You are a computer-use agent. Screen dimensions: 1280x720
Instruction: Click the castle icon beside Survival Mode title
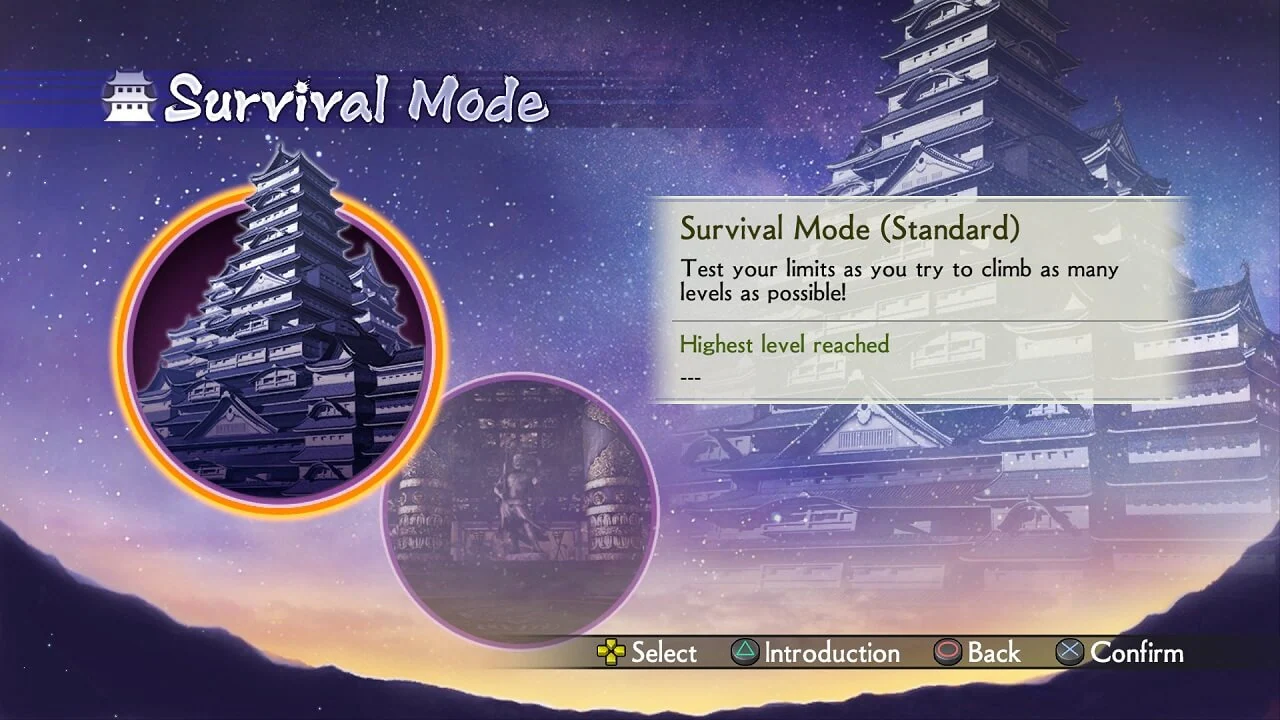[130, 95]
